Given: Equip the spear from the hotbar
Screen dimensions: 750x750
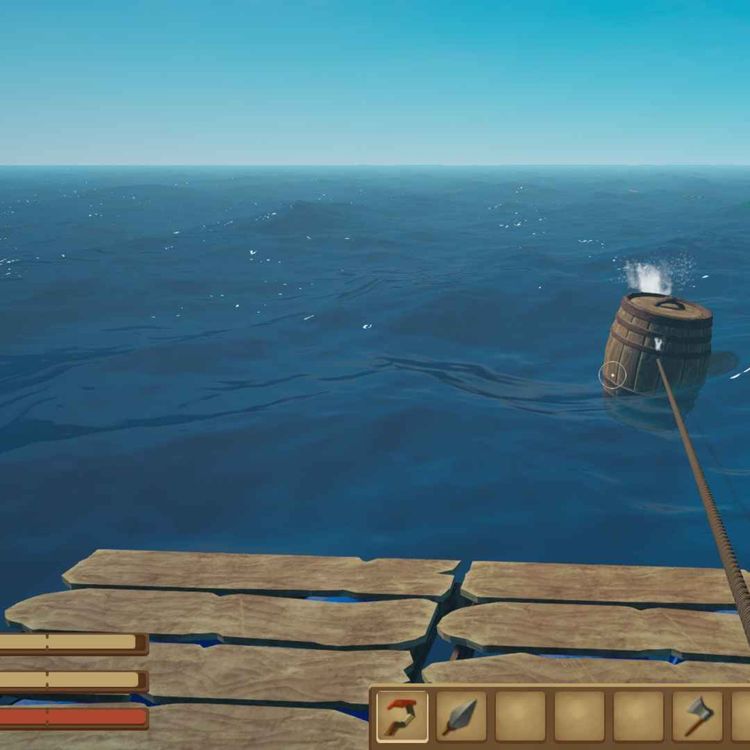Looking at the screenshot, I should (461, 716).
